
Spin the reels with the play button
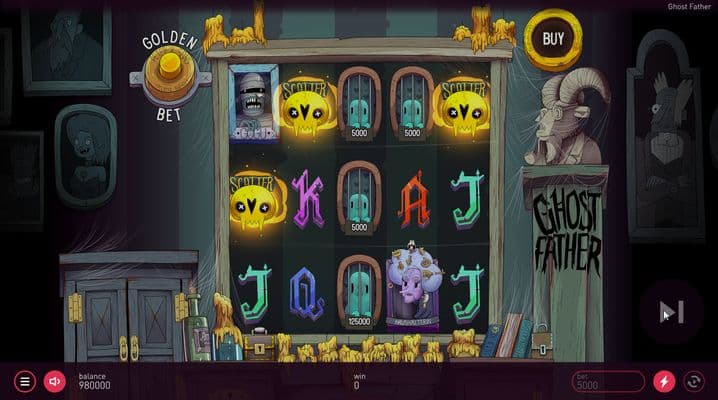(x=671, y=312)
